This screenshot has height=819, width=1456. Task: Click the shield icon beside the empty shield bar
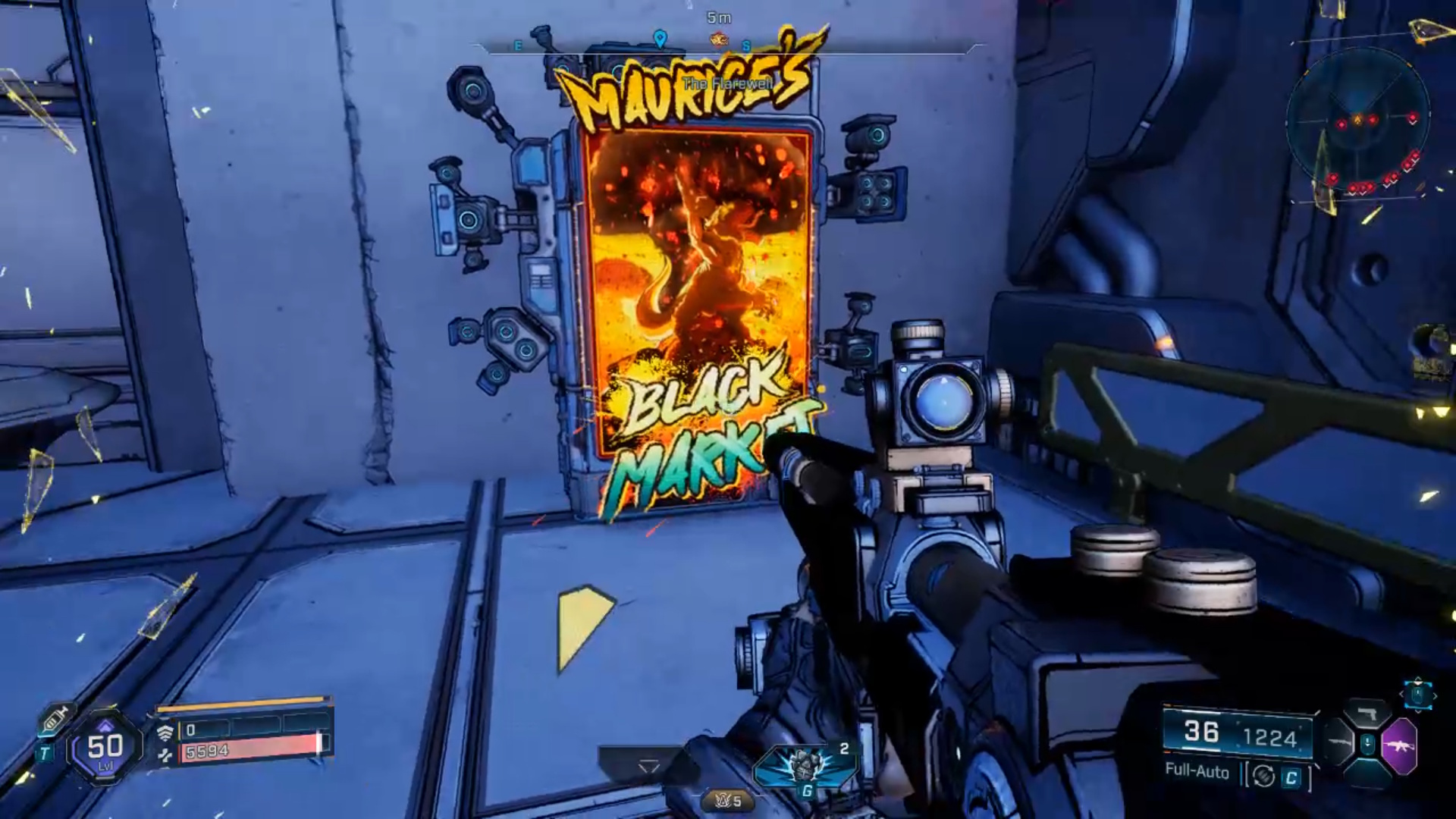[x=166, y=731]
